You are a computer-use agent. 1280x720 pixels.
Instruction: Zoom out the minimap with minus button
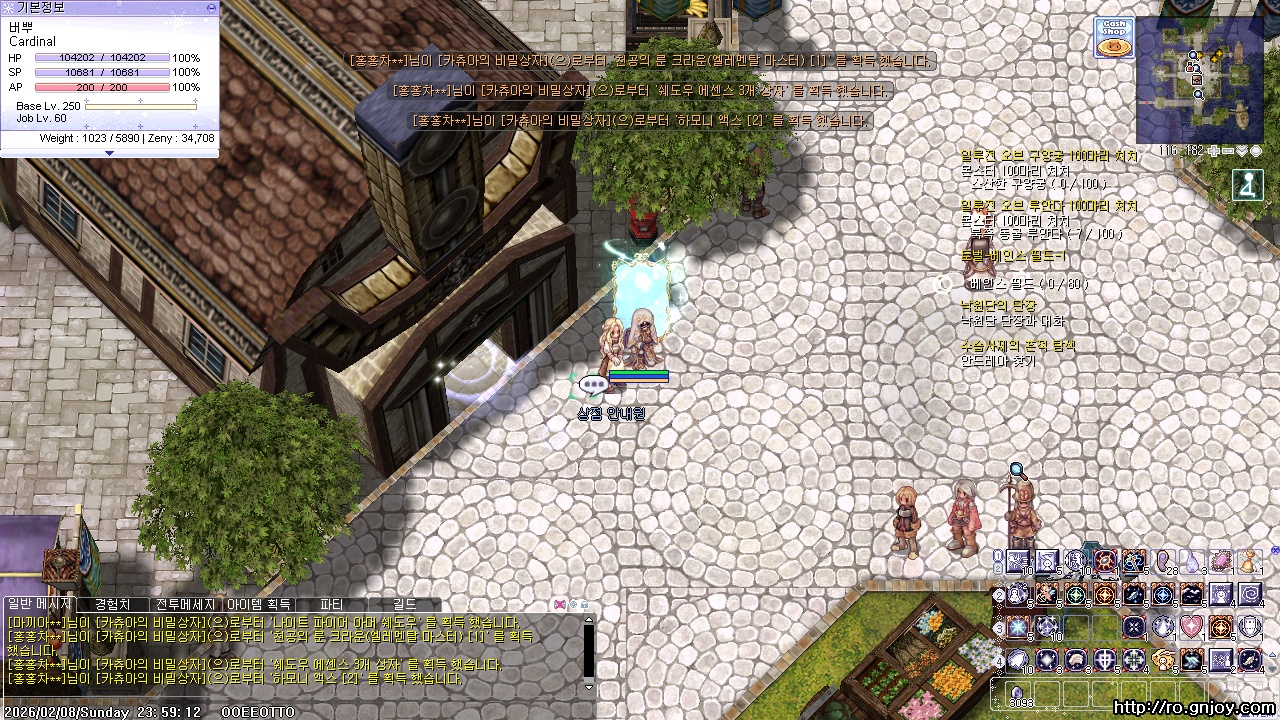[x=1227, y=151]
